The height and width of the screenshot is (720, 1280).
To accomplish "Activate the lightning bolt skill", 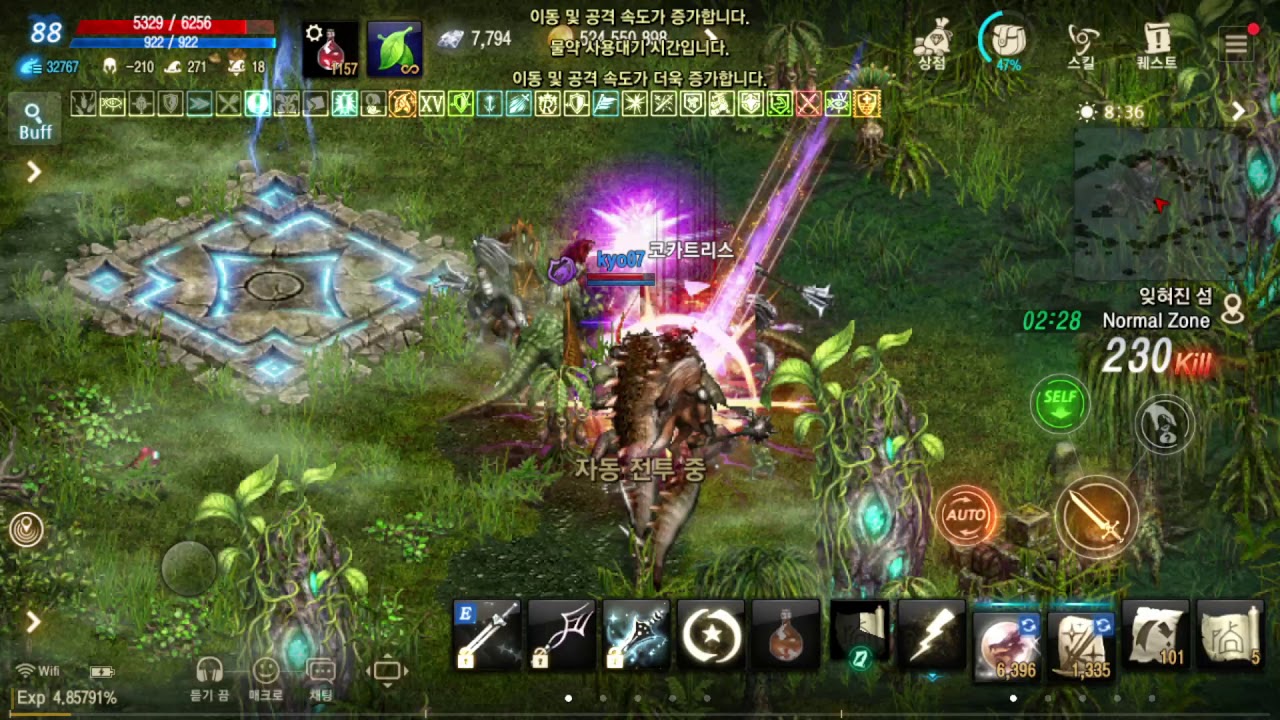I will tap(931, 634).
